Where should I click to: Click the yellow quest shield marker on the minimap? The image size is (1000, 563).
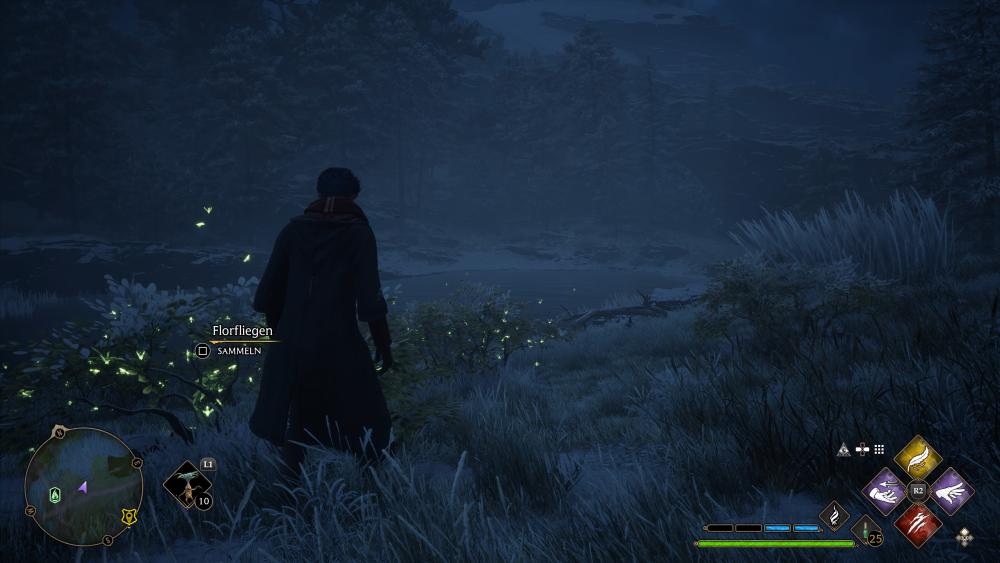click(128, 517)
